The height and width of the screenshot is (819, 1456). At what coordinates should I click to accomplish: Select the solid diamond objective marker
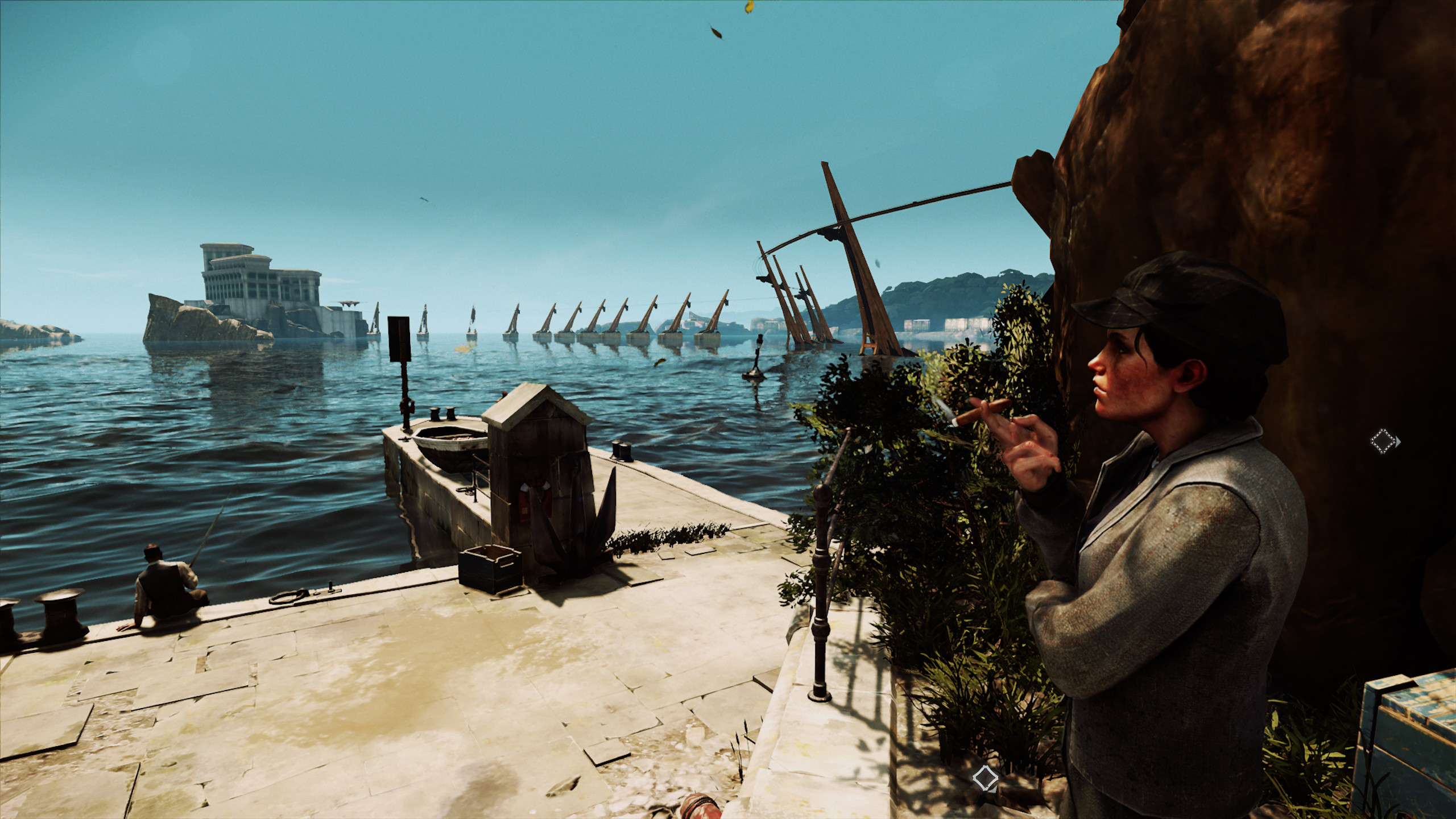click(x=985, y=779)
